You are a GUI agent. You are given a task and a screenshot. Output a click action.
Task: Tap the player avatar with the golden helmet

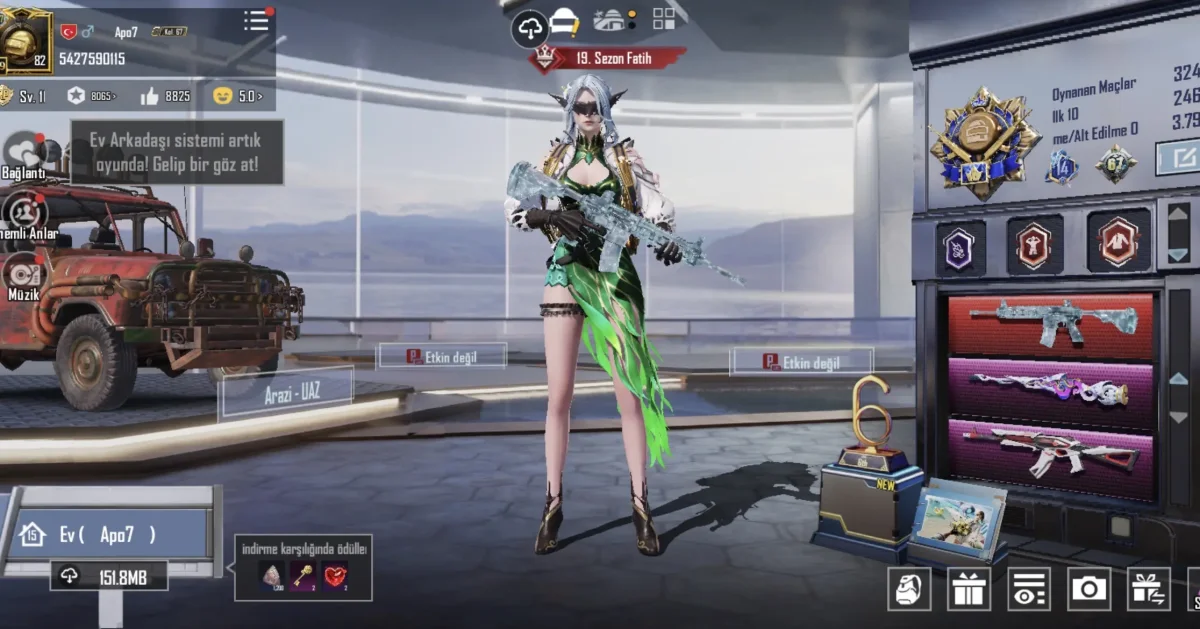click(x=24, y=40)
